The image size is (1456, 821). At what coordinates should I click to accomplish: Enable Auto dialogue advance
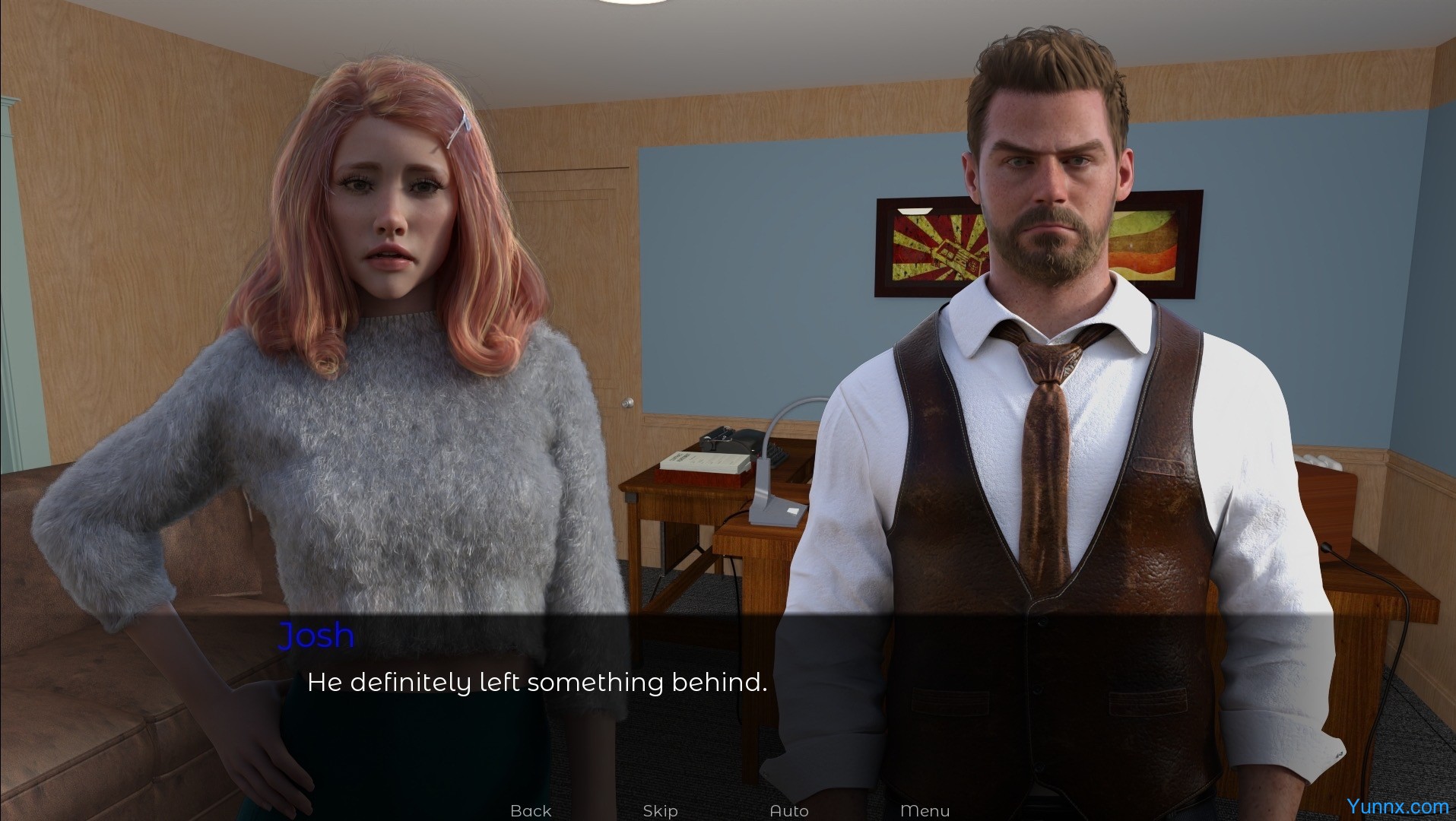[789, 810]
